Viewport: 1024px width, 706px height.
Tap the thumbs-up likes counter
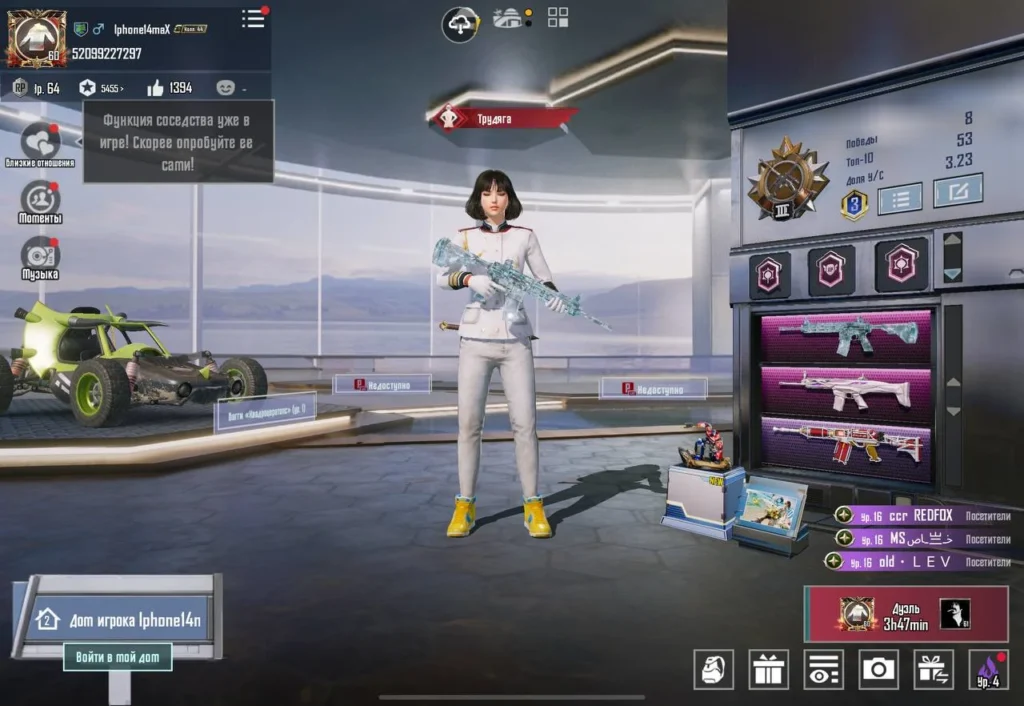[x=170, y=88]
